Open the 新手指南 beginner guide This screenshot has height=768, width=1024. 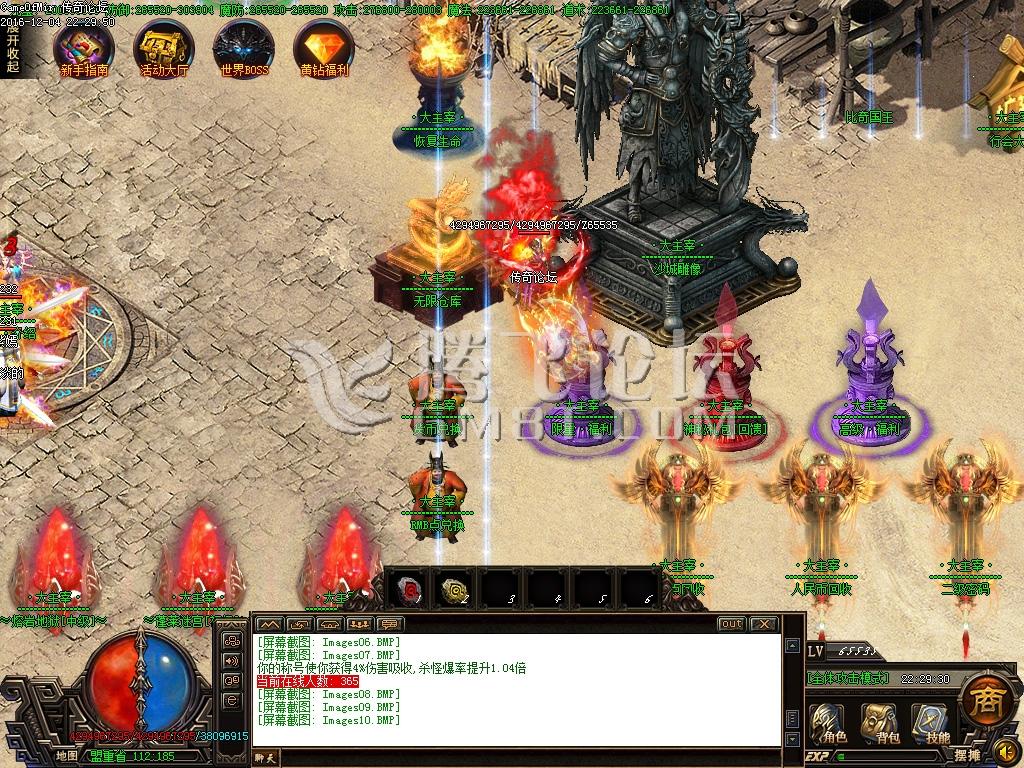(x=84, y=48)
